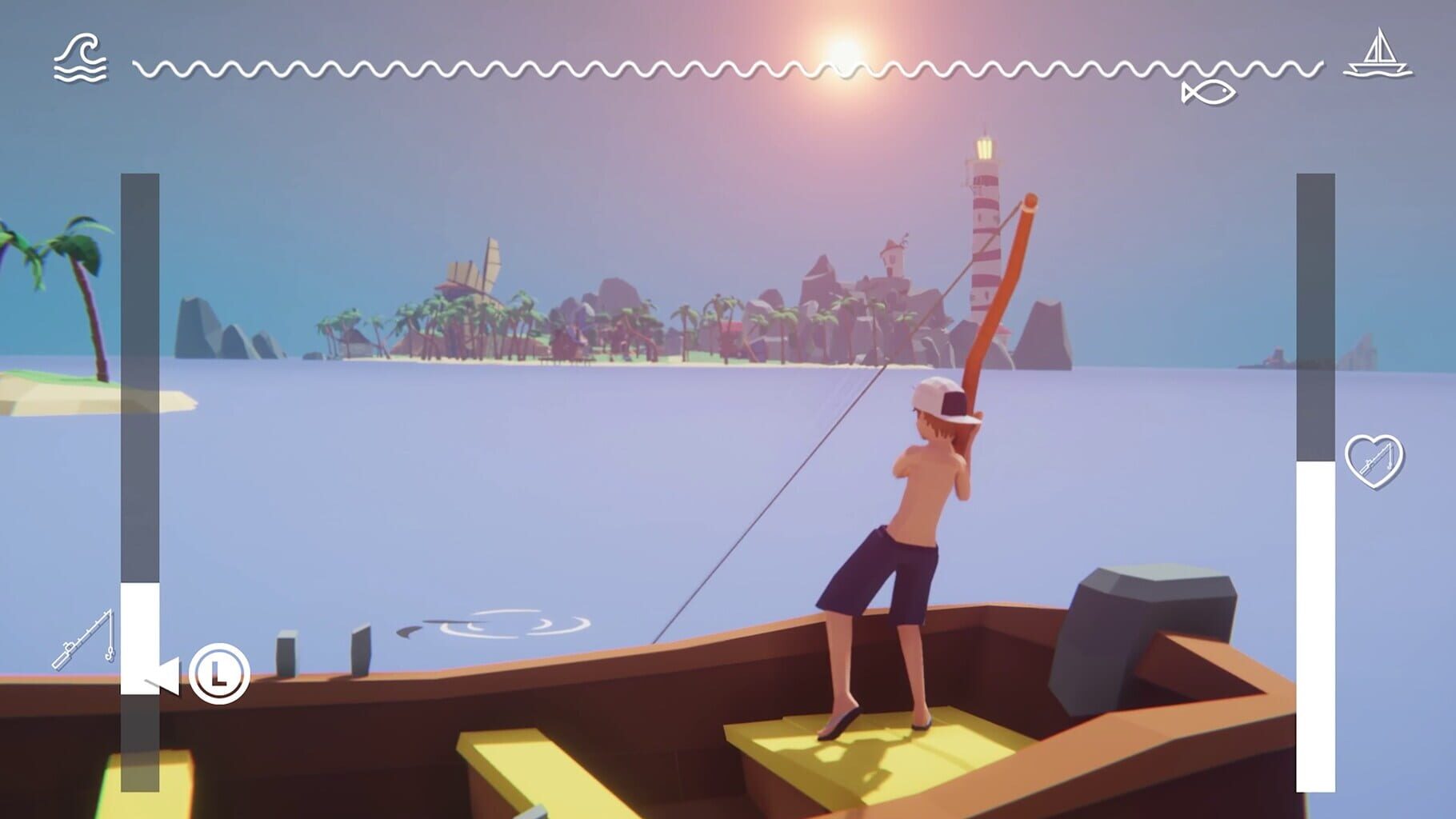Click the ocean wave icon

[80, 58]
